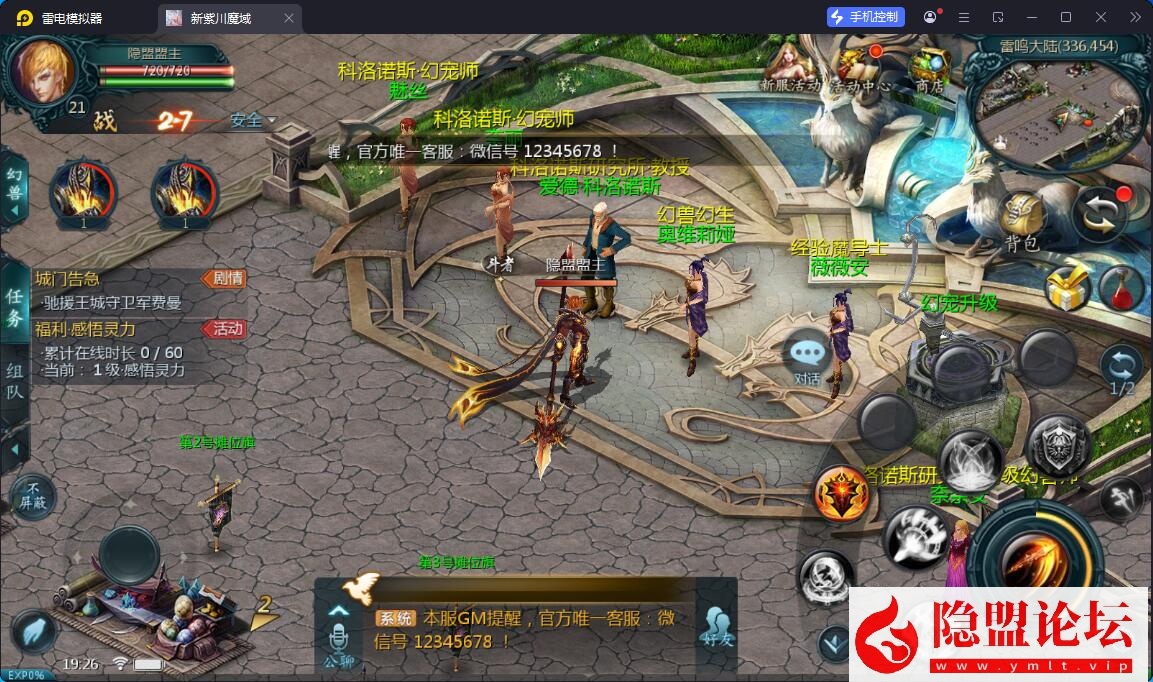Open the yellow gift box rewards
The height and width of the screenshot is (682, 1153).
(x=1066, y=288)
